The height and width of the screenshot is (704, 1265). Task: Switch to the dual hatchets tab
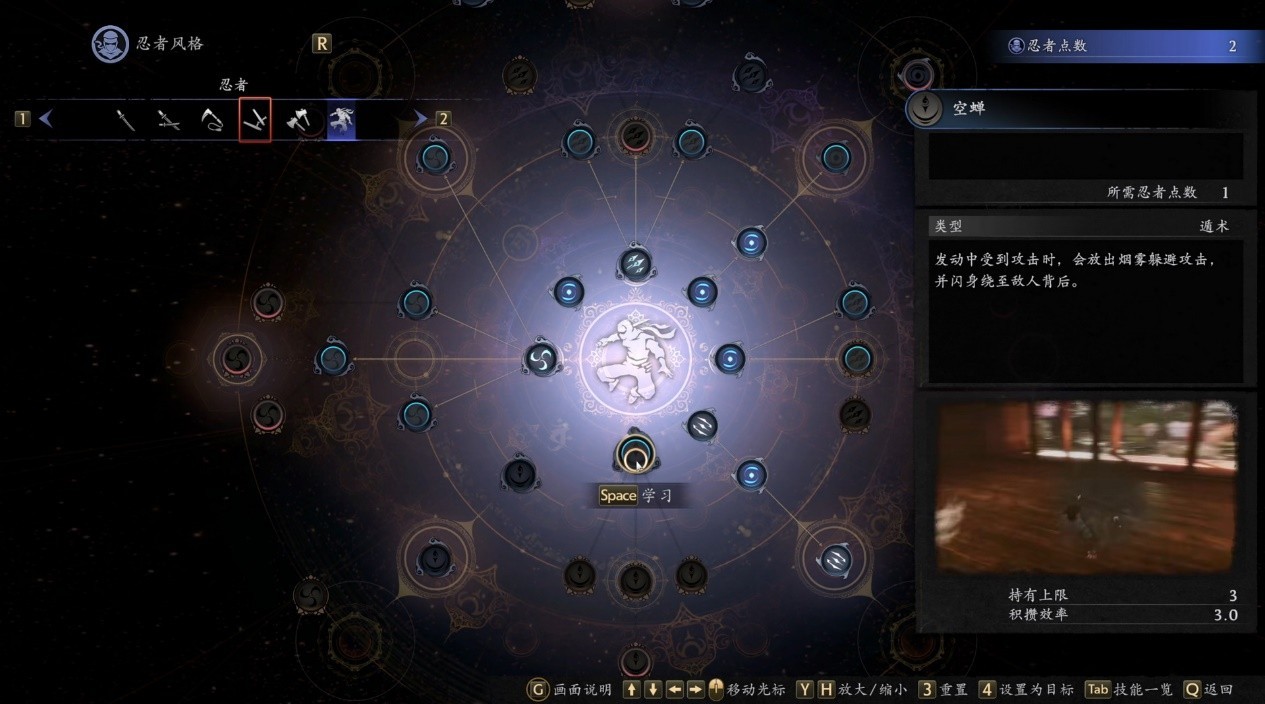(298, 121)
